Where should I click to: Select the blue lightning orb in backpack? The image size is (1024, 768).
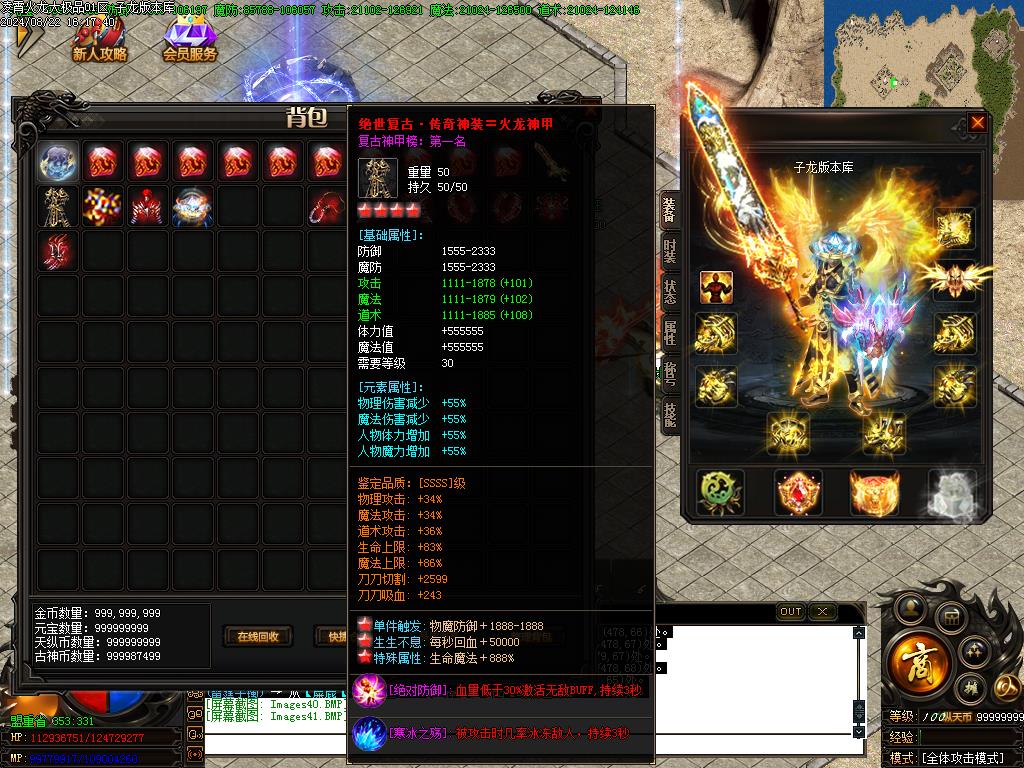(59, 162)
